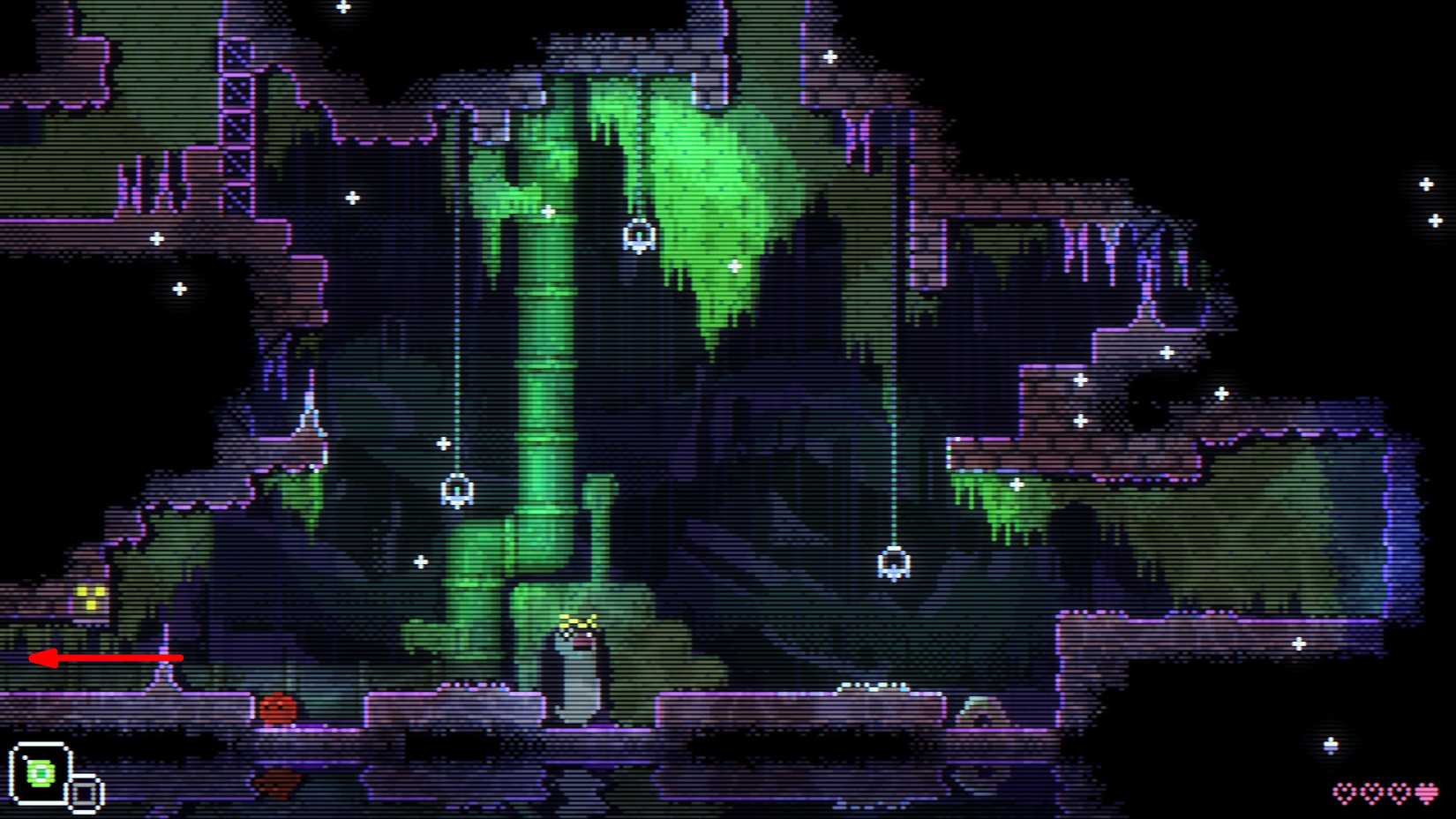Viewport: 1456px width, 819px height.
Task: Click the lantern hanging from the right wire
Action: tap(894, 561)
